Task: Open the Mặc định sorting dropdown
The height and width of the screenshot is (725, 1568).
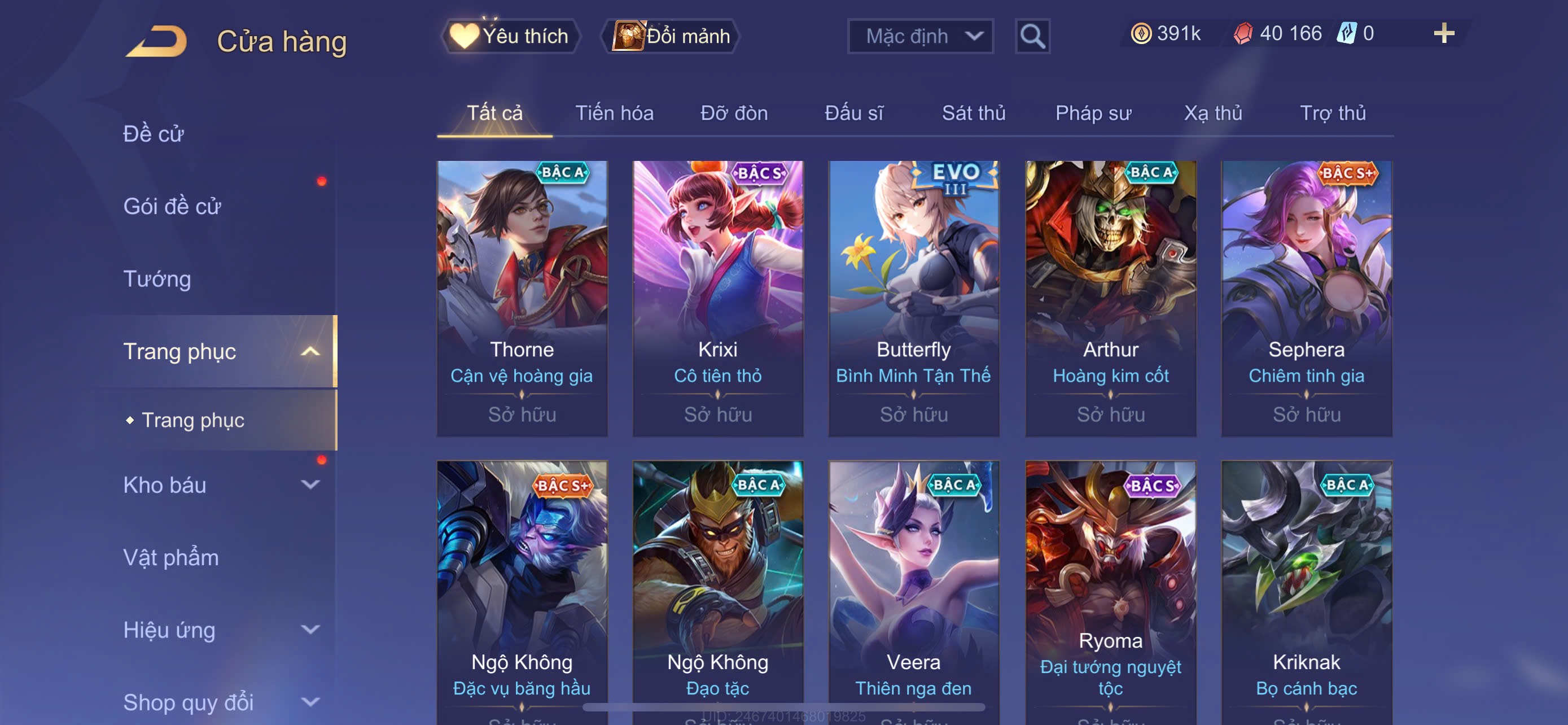Action: coord(919,36)
